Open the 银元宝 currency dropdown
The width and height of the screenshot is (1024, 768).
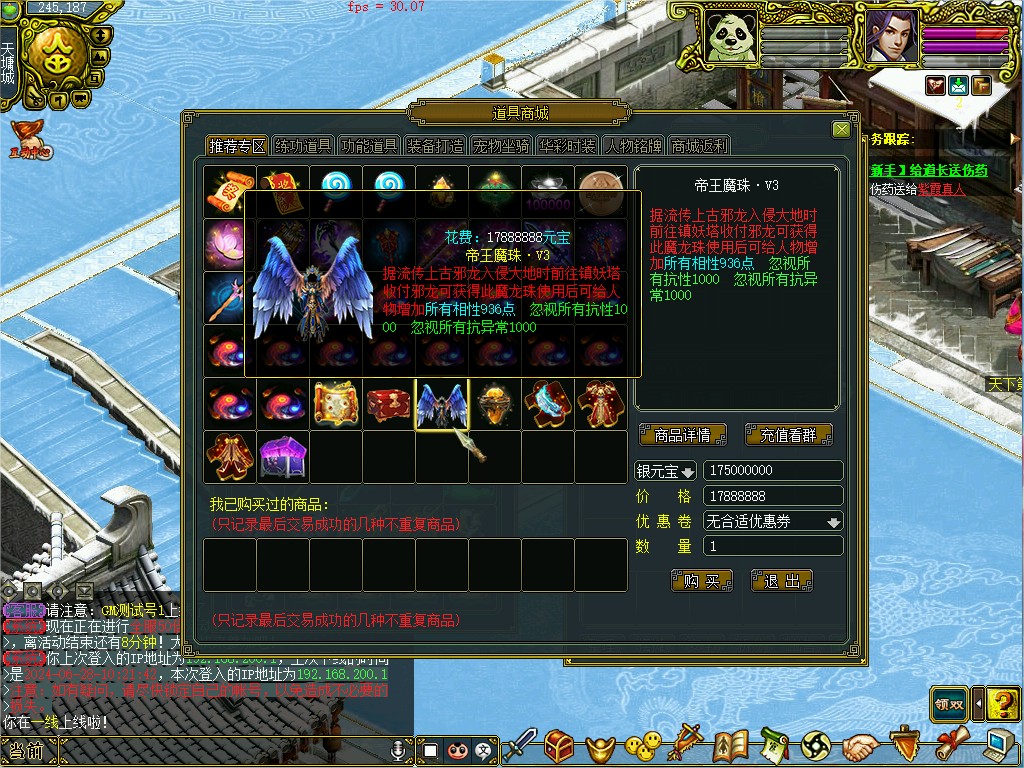[666, 470]
